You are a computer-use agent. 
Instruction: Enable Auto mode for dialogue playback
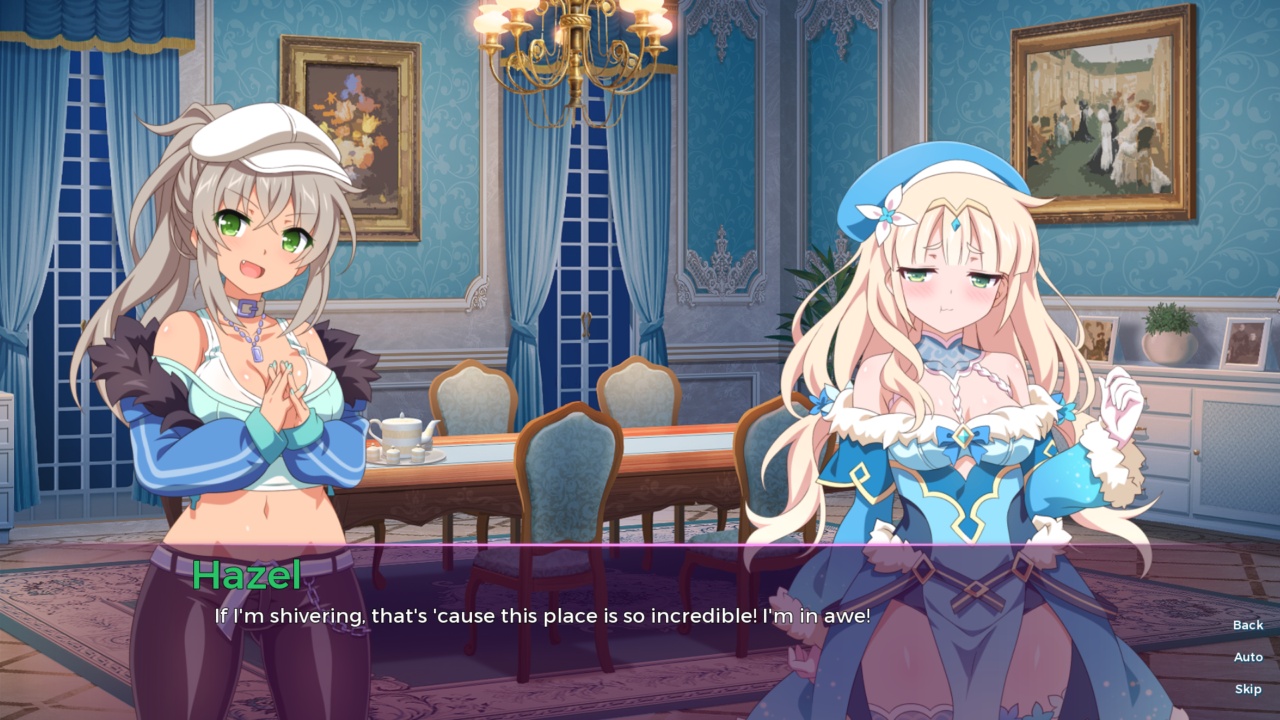[x=1248, y=656]
